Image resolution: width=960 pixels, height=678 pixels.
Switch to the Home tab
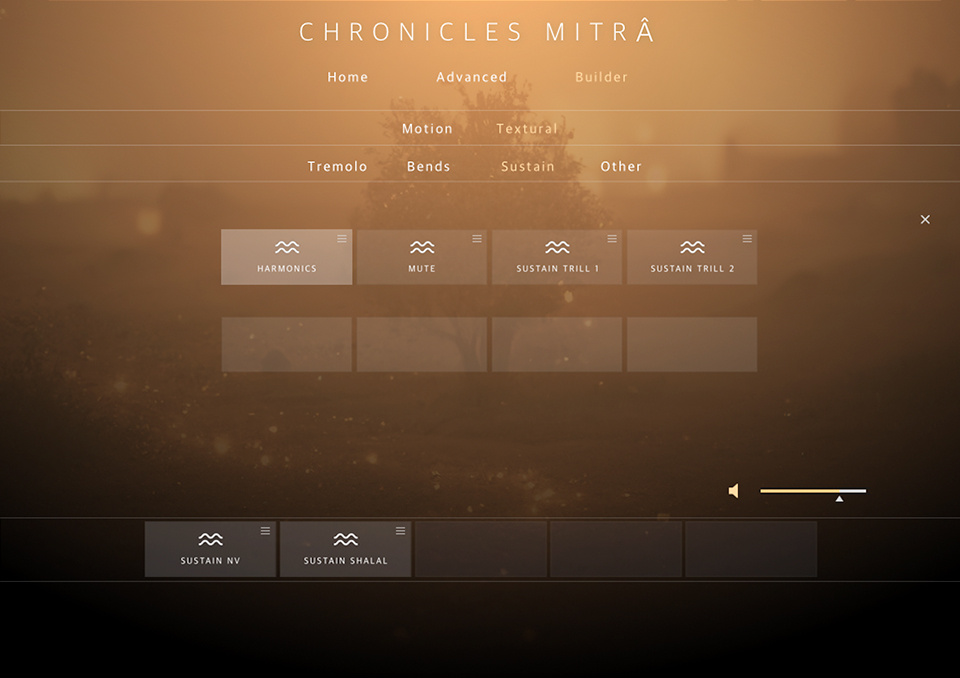[348, 77]
